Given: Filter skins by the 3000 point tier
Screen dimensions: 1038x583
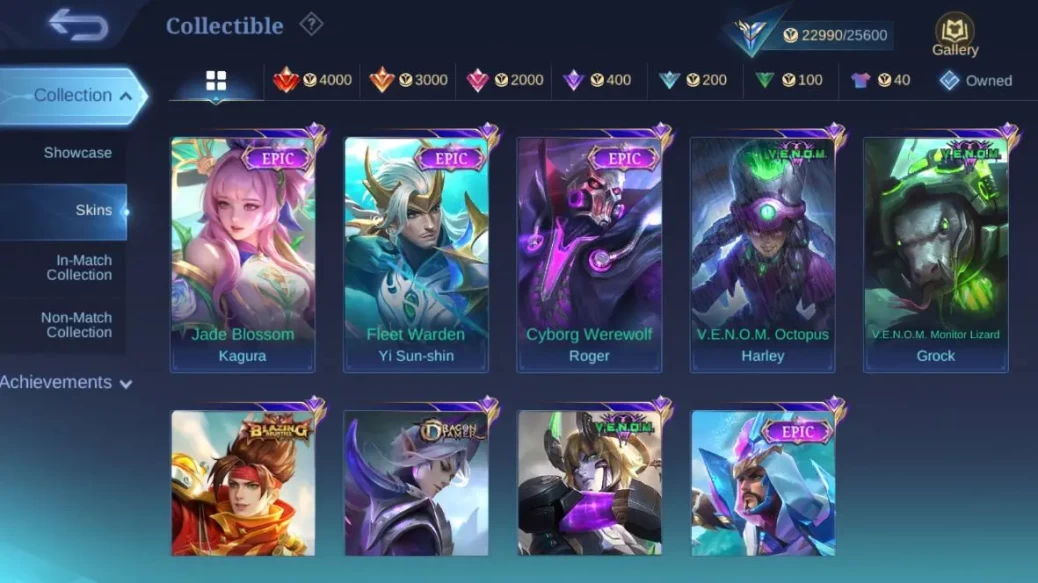Looking at the screenshot, I should (x=408, y=80).
